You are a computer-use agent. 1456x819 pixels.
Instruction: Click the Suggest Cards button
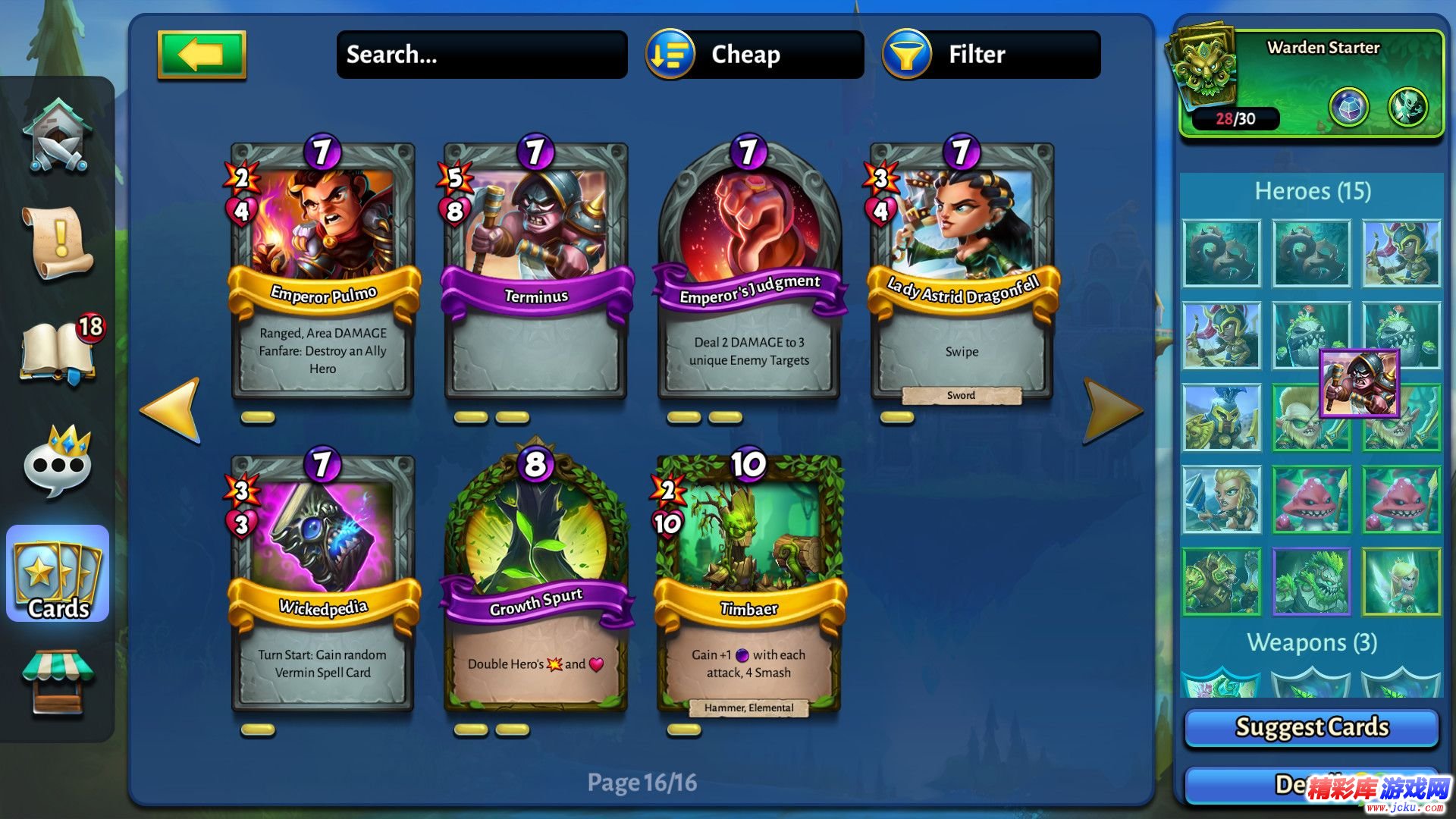(x=1311, y=727)
